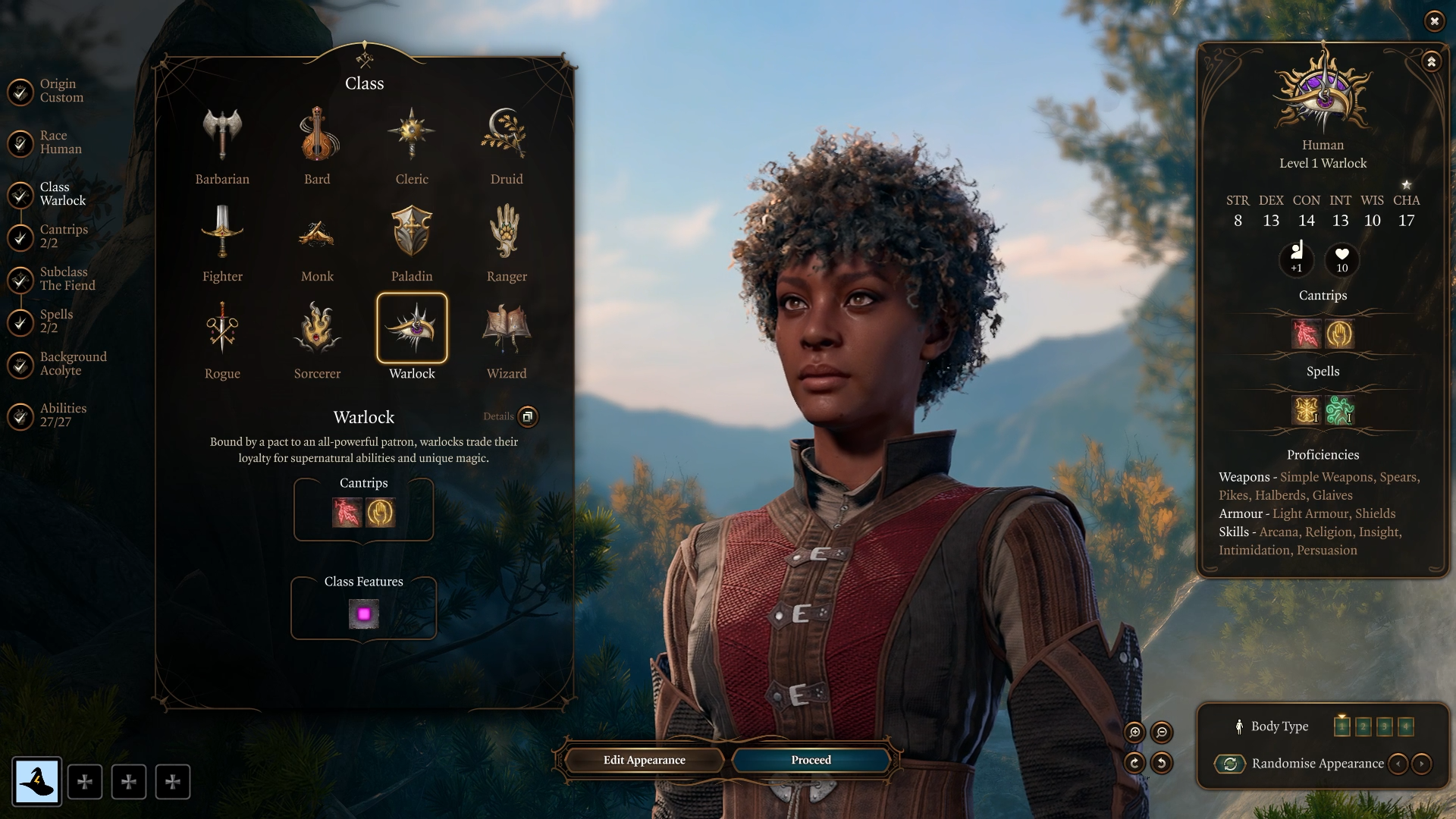Inspect the purple Class Features icon
Viewport: 1456px width, 819px height.
click(363, 613)
